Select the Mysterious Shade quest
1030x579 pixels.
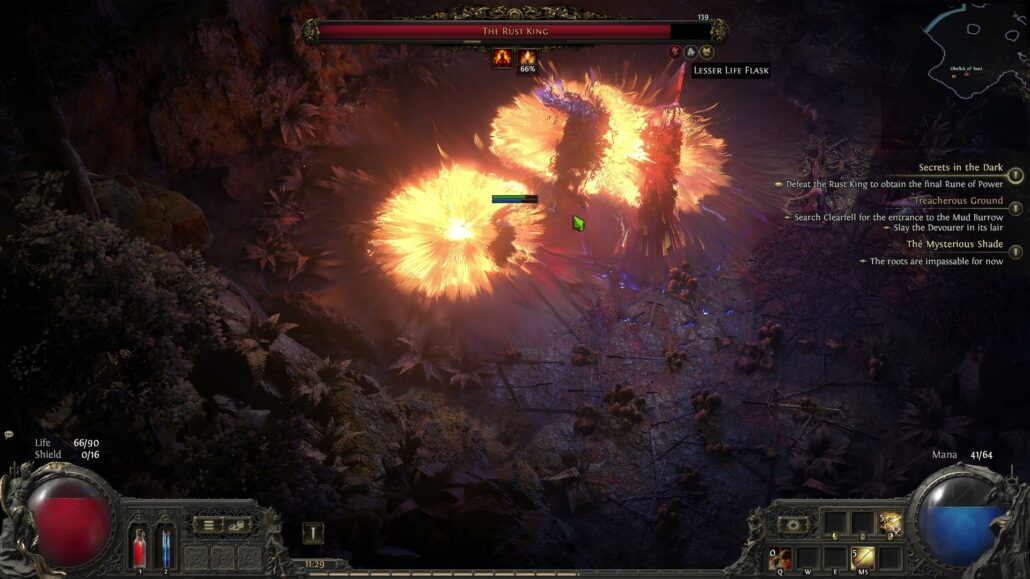click(x=954, y=244)
